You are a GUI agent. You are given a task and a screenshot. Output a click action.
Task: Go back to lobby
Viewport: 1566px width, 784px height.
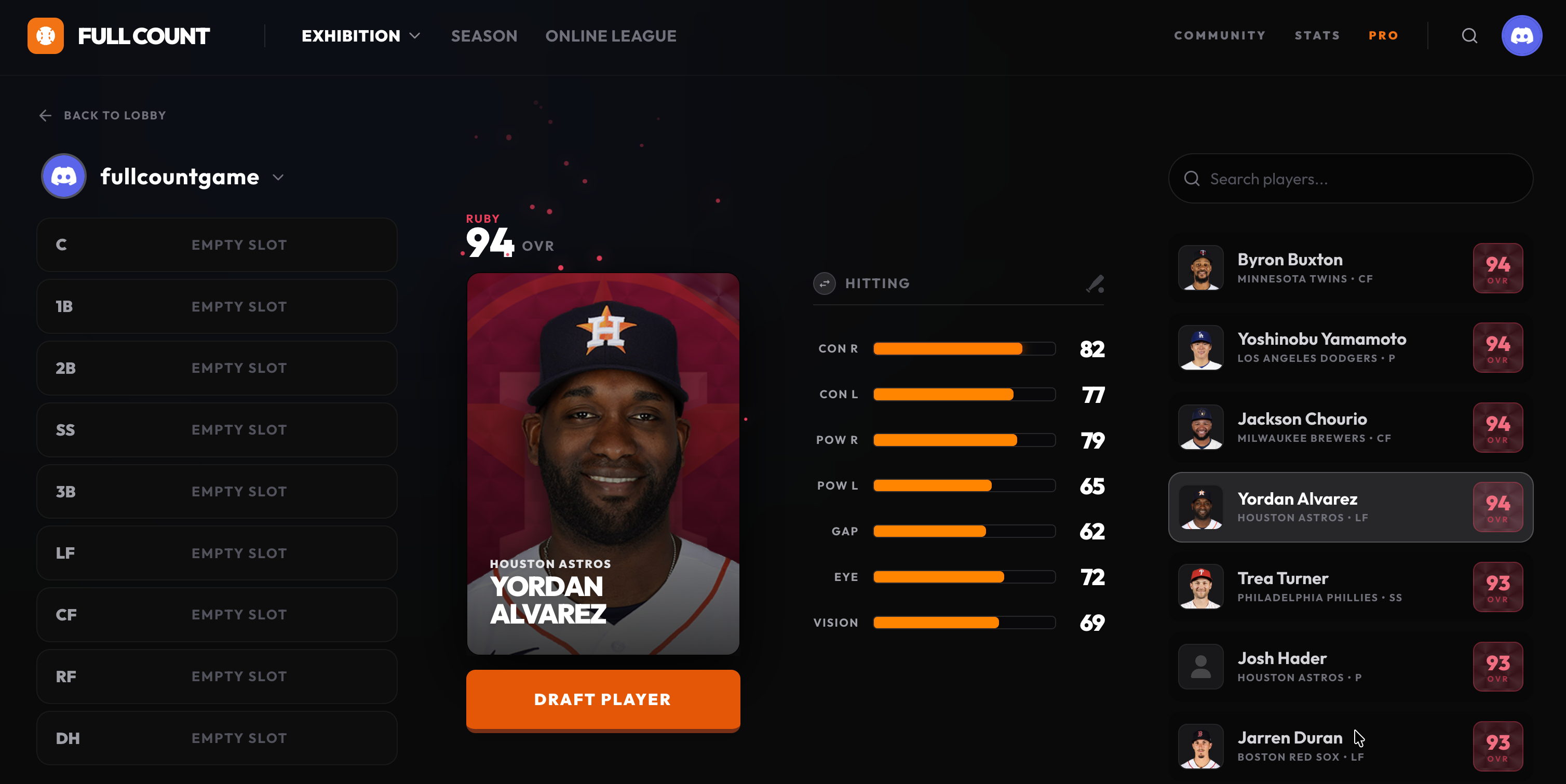(102, 115)
